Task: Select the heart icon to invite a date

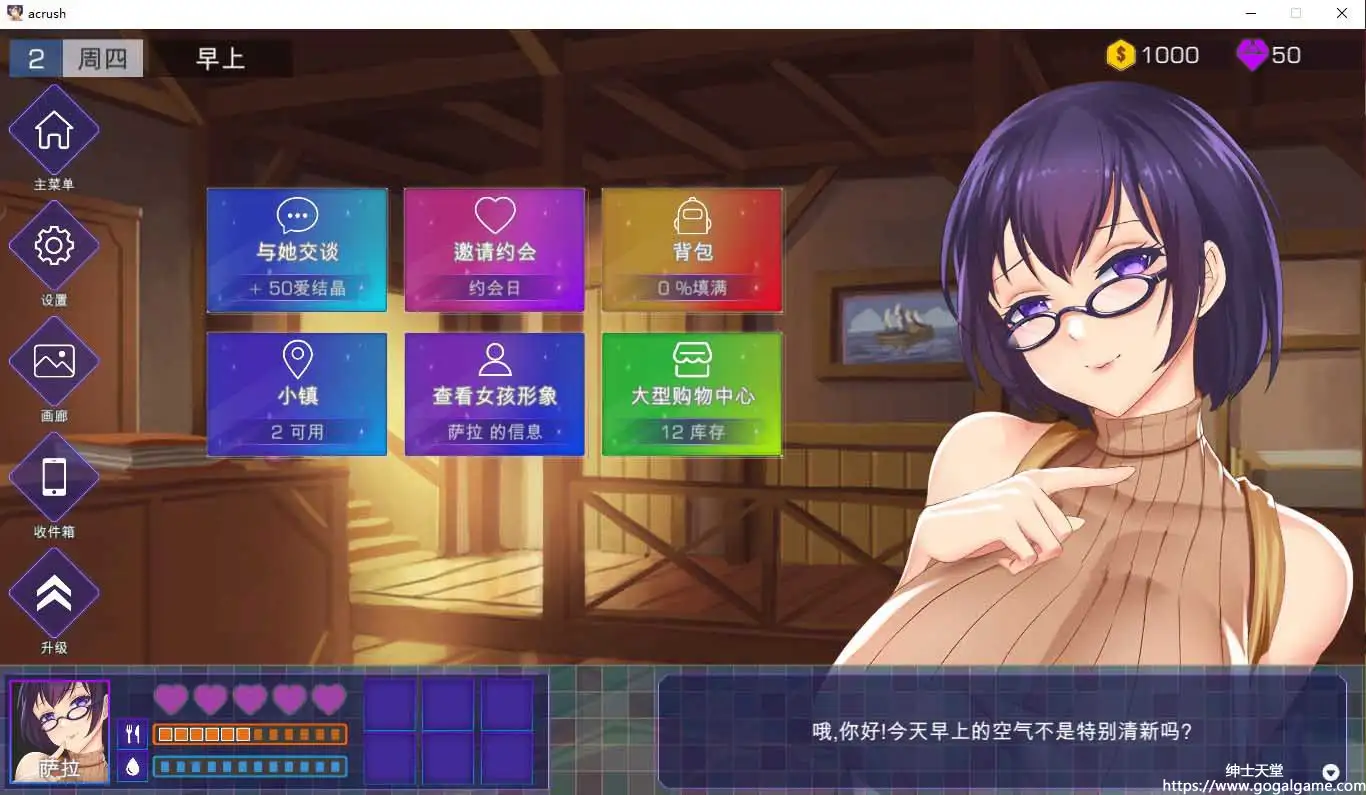Action: (493, 213)
